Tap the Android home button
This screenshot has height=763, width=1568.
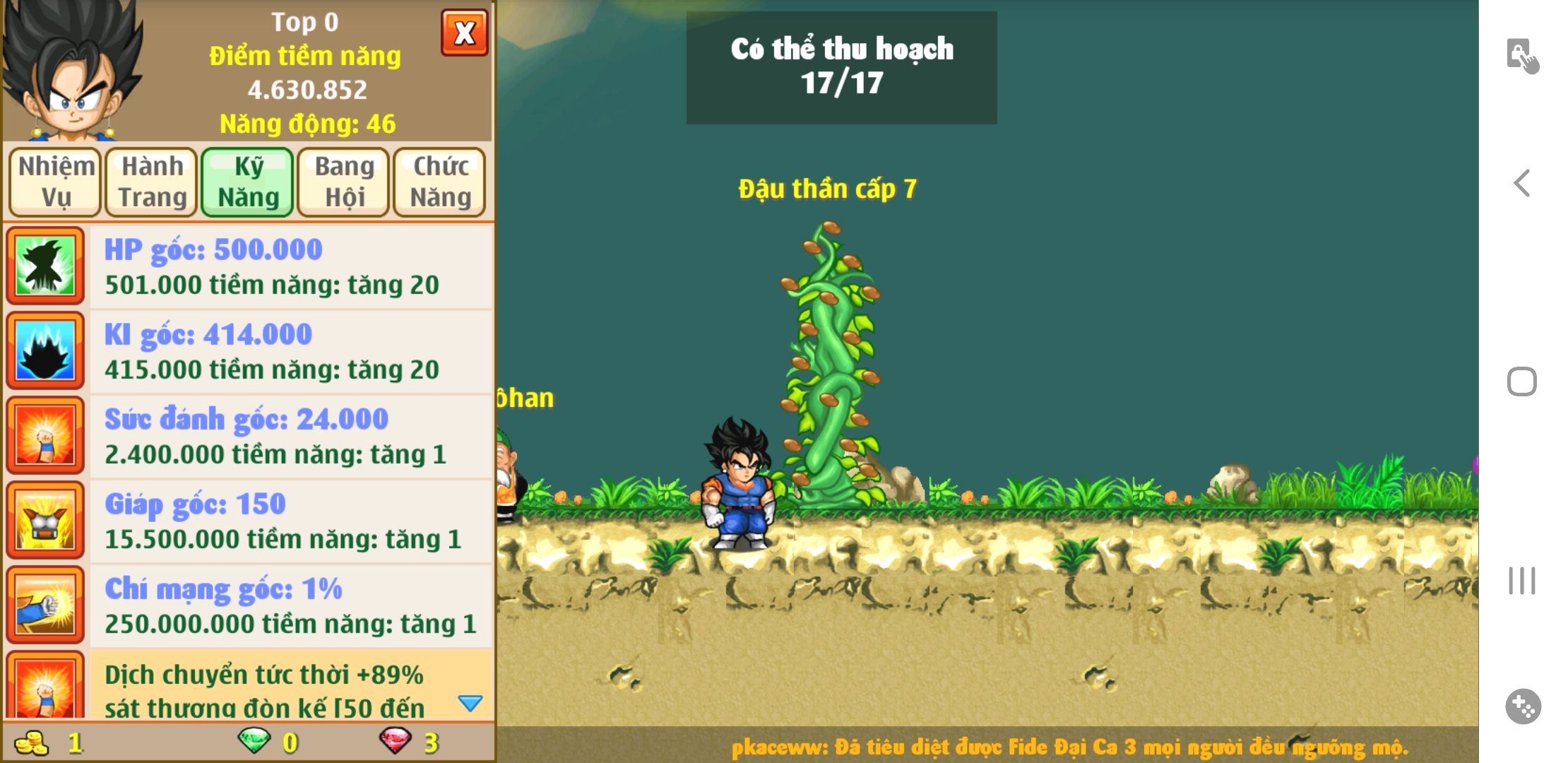click(1522, 382)
